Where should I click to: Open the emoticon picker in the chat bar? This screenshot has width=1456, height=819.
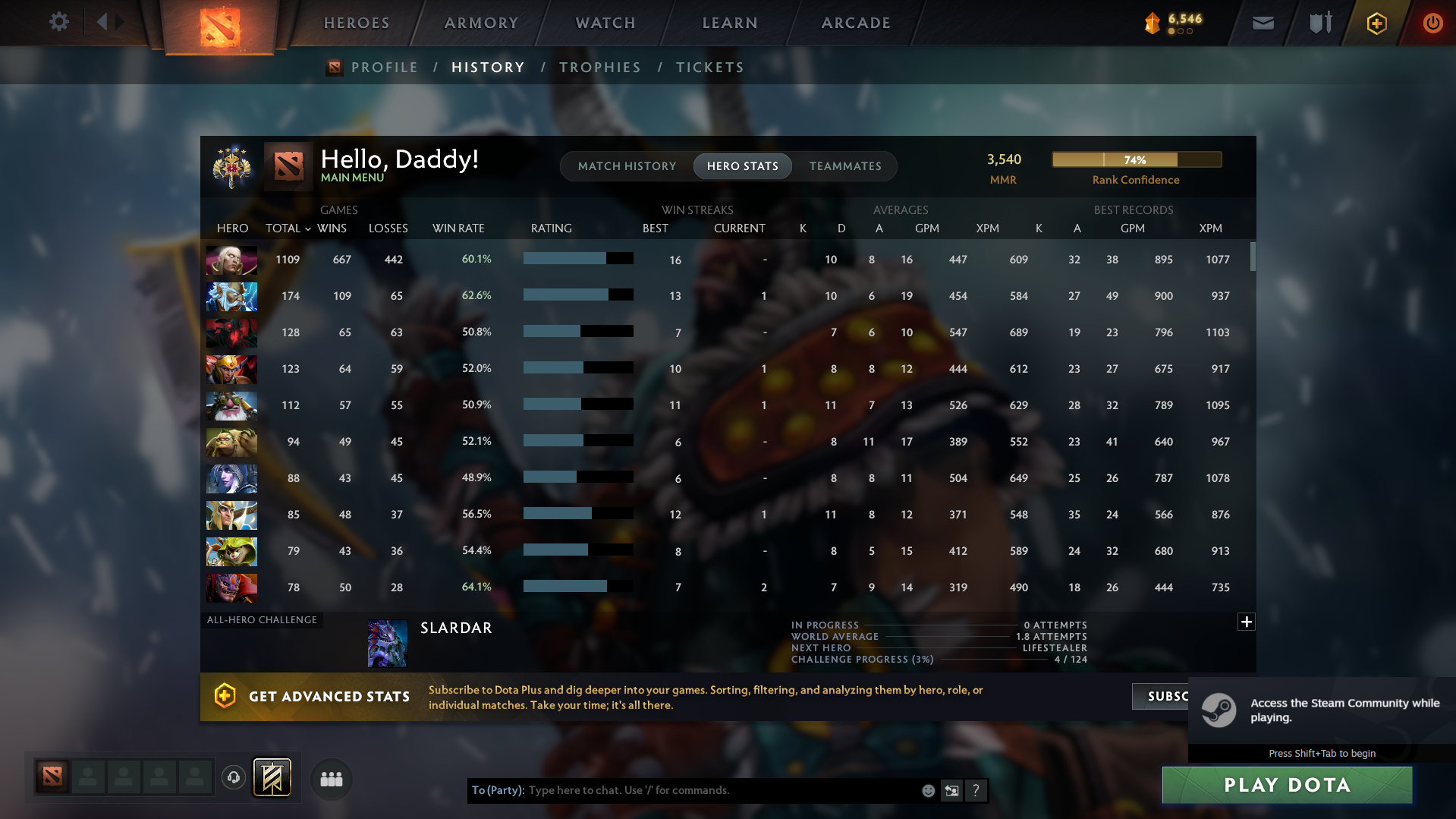[x=928, y=790]
